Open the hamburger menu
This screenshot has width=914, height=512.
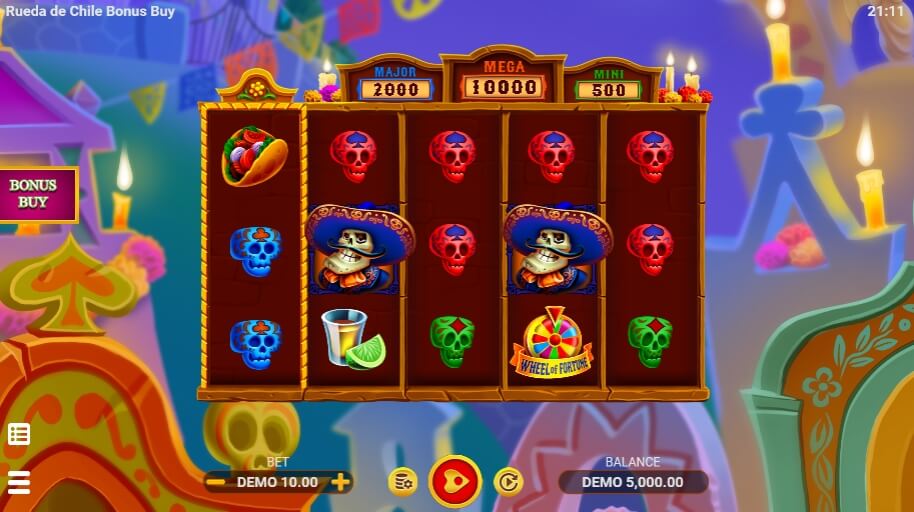coord(19,482)
